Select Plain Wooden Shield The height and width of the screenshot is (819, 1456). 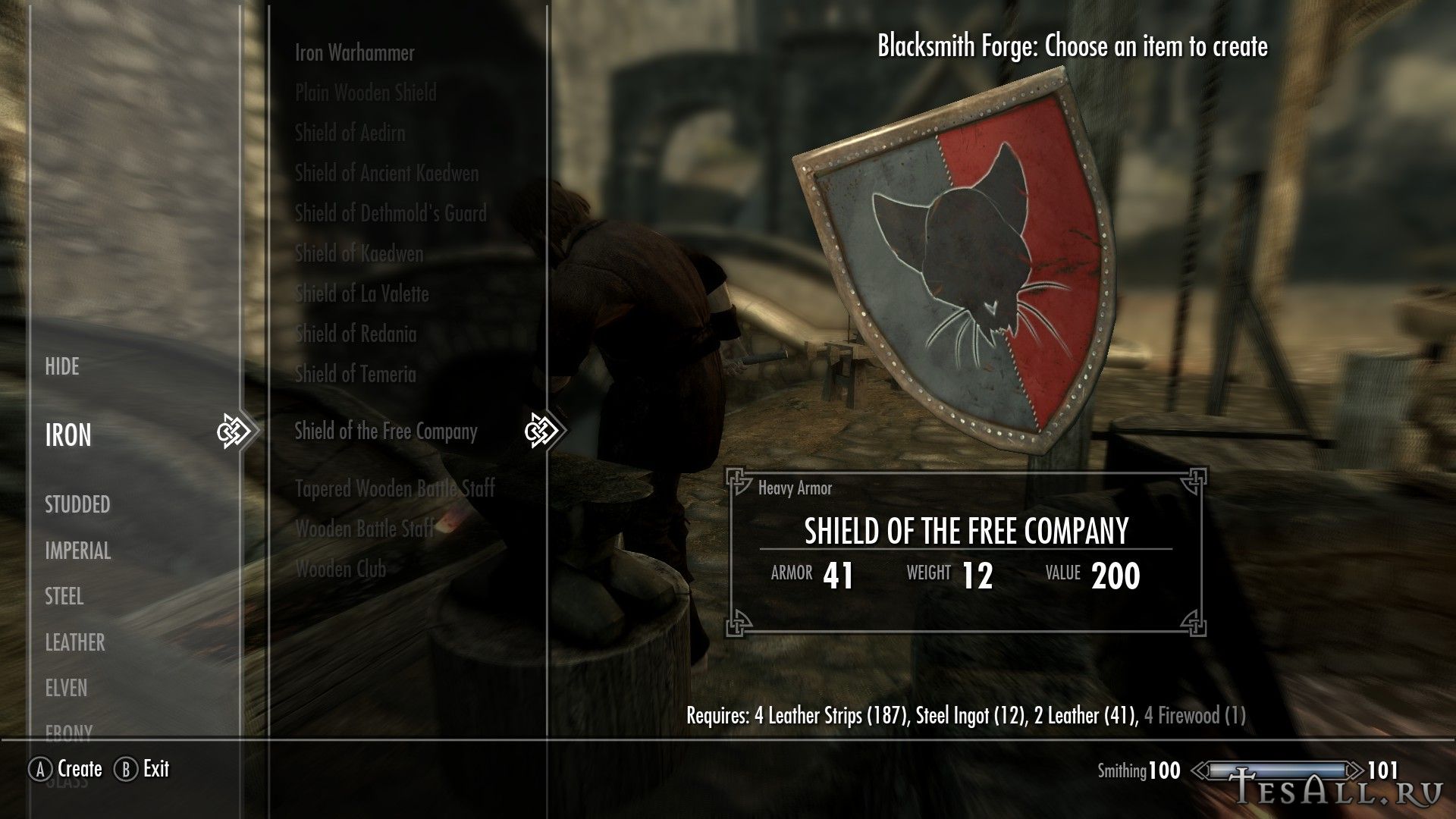[x=366, y=93]
